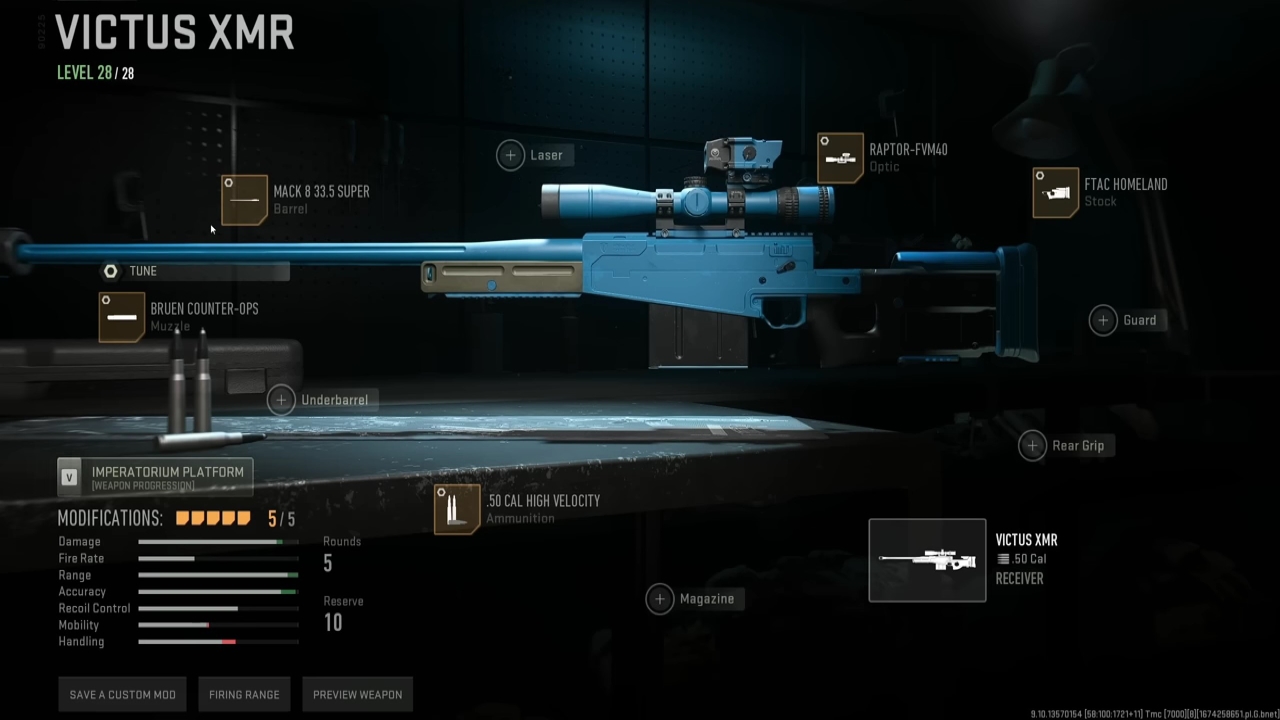Open the TUNE weapon option
This screenshot has height=720, width=1280.
(143, 271)
